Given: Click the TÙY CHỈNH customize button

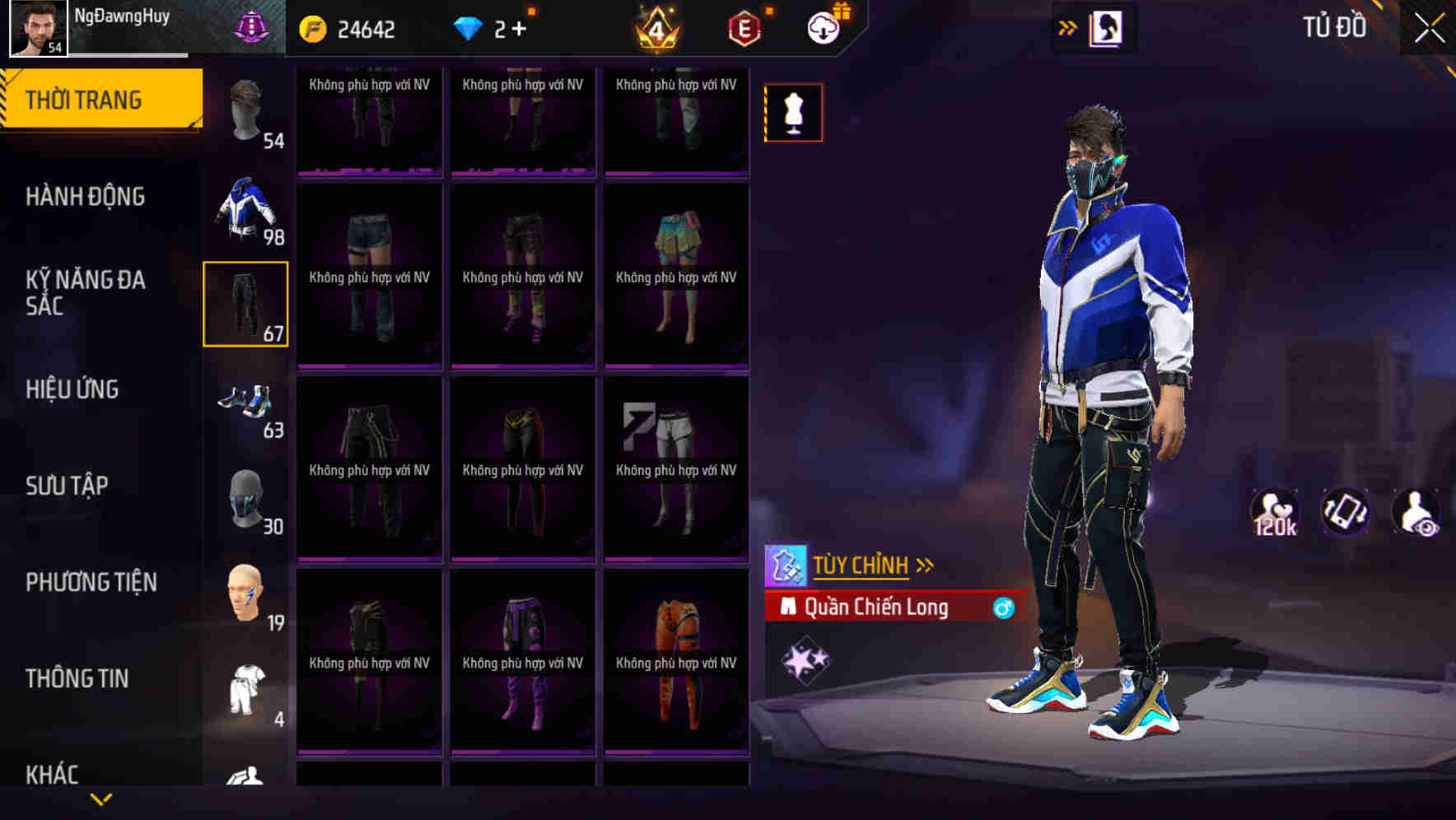Looking at the screenshot, I should click(x=861, y=564).
